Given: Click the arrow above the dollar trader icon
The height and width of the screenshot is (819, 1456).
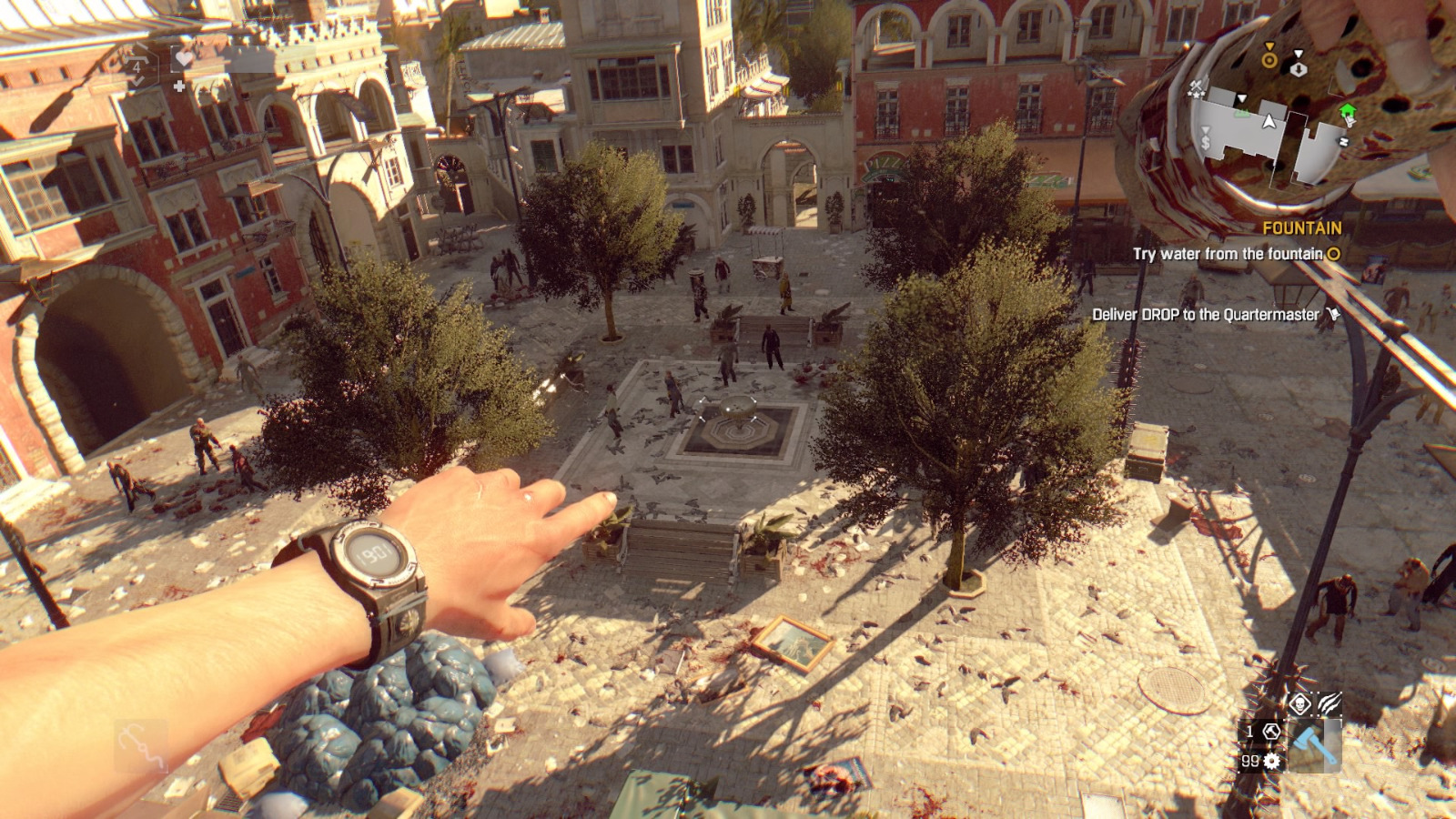Looking at the screenshot, I should [x=1206, y=131].
